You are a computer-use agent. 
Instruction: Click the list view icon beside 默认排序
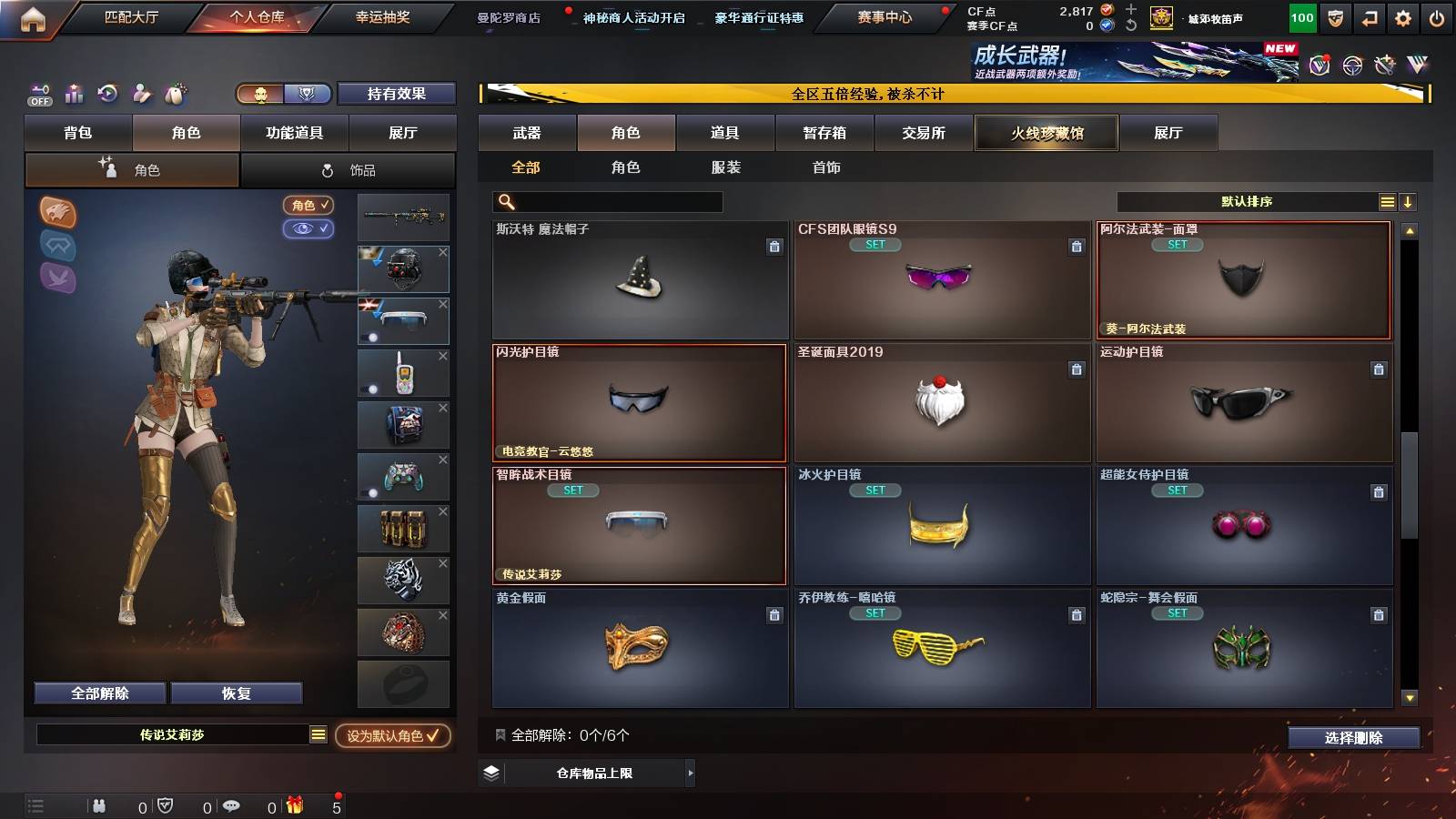tap(1387, 200)
